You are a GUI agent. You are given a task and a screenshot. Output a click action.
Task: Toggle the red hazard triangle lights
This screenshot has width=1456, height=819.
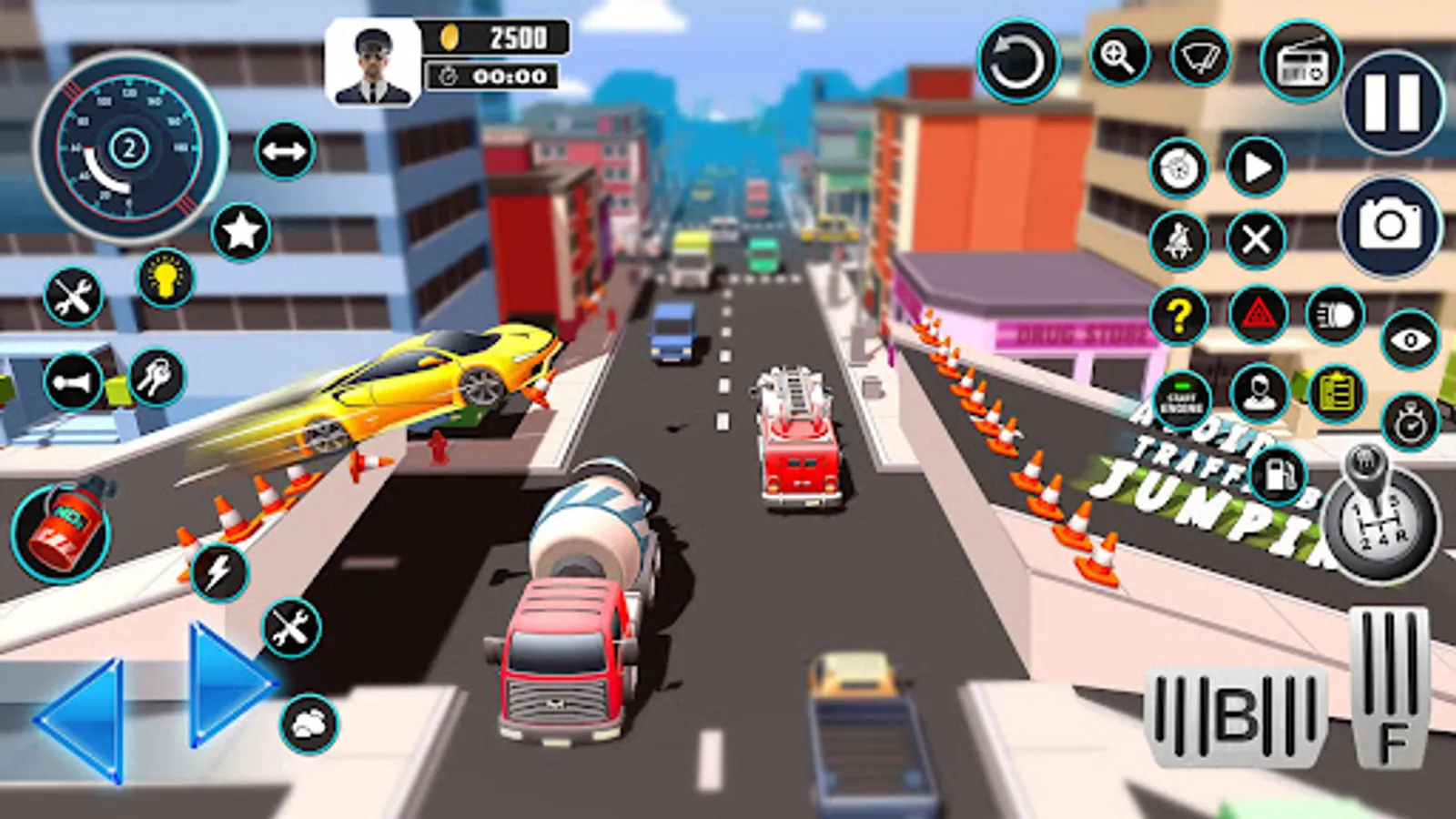point(1258,315)
